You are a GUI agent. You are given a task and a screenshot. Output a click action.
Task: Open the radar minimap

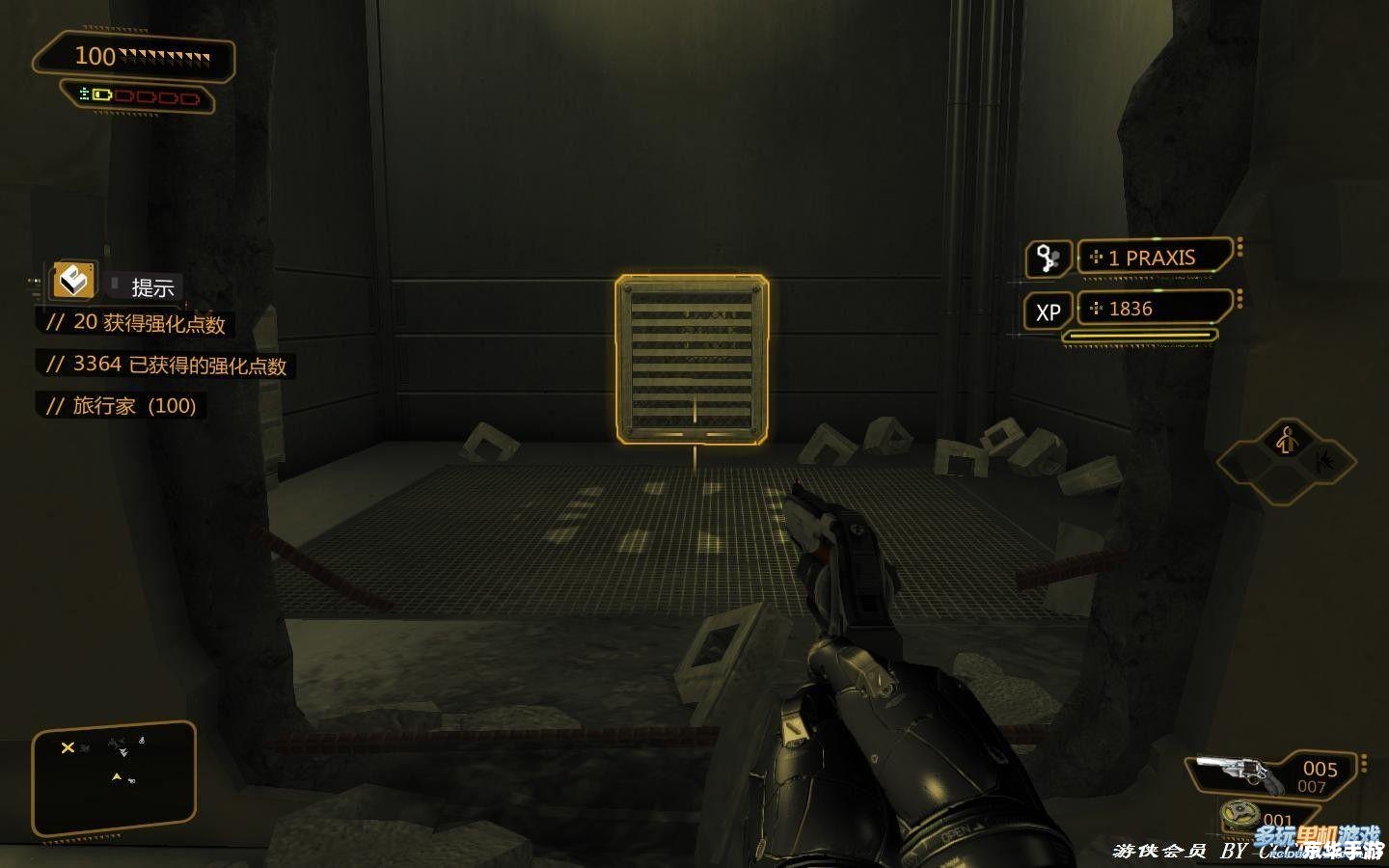pos(114,778)
